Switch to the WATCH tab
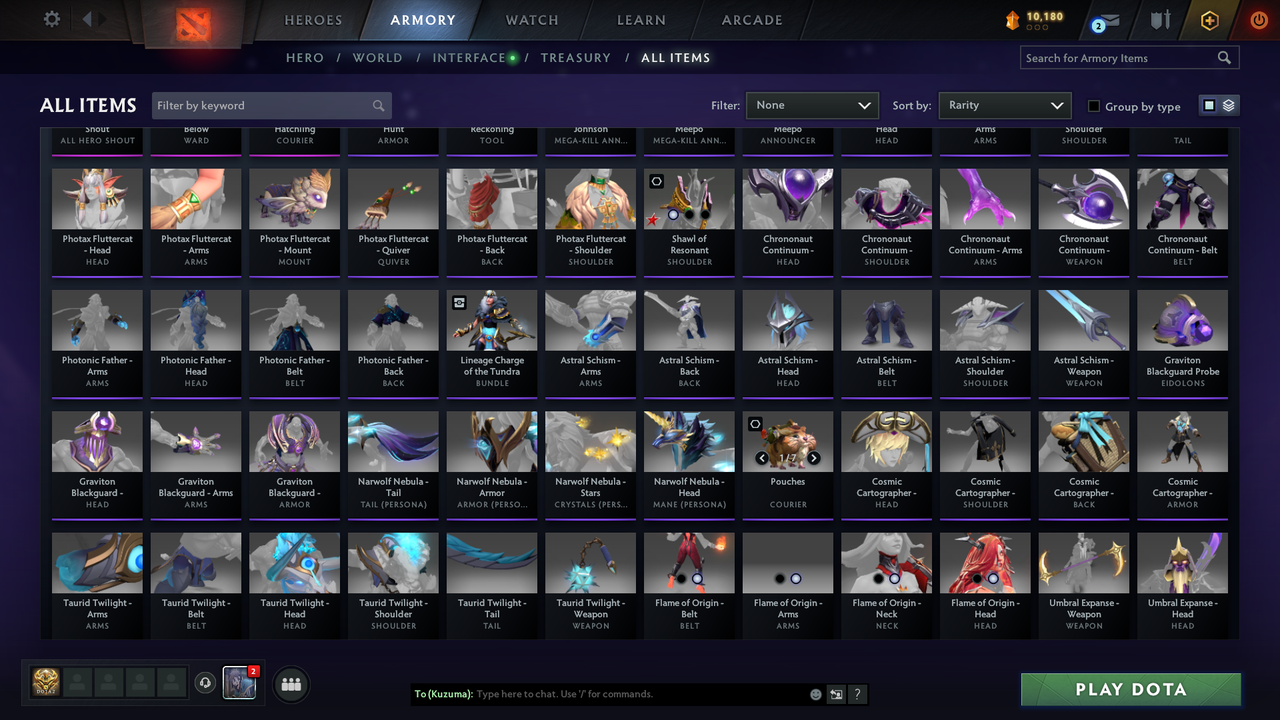Viewport: 1280px width, 720px height. point(531,19)
